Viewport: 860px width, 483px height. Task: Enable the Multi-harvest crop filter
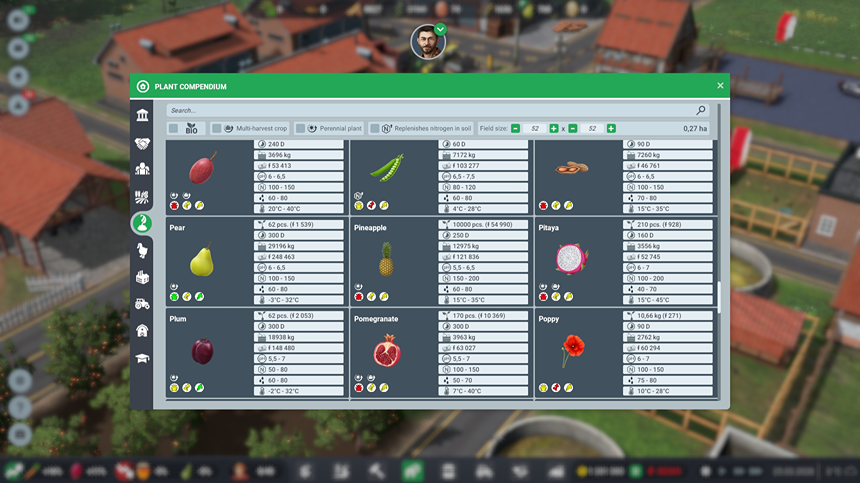click(216, 129)
